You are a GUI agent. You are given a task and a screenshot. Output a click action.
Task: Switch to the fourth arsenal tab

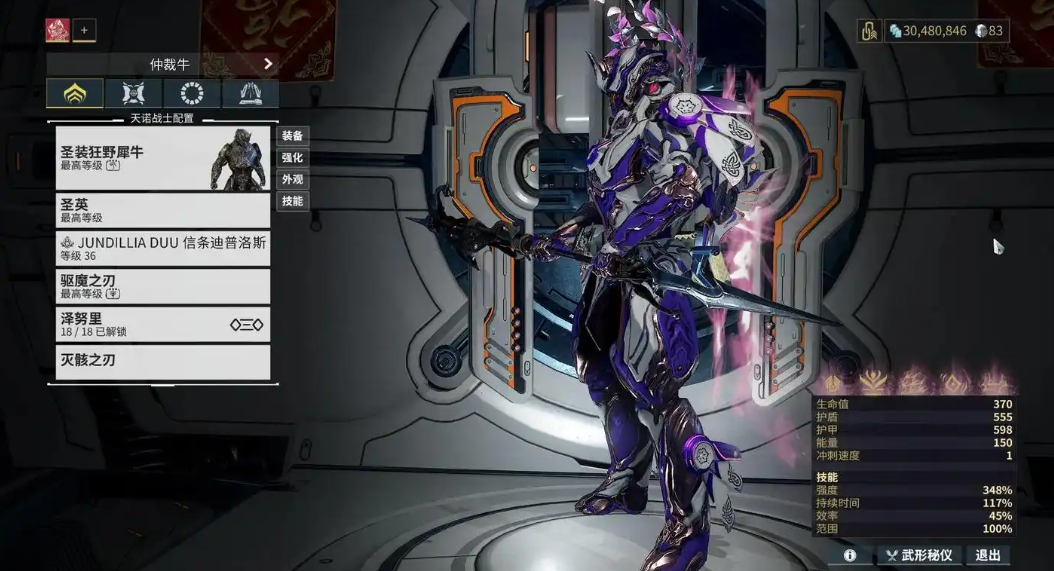(x=250, y=94)
